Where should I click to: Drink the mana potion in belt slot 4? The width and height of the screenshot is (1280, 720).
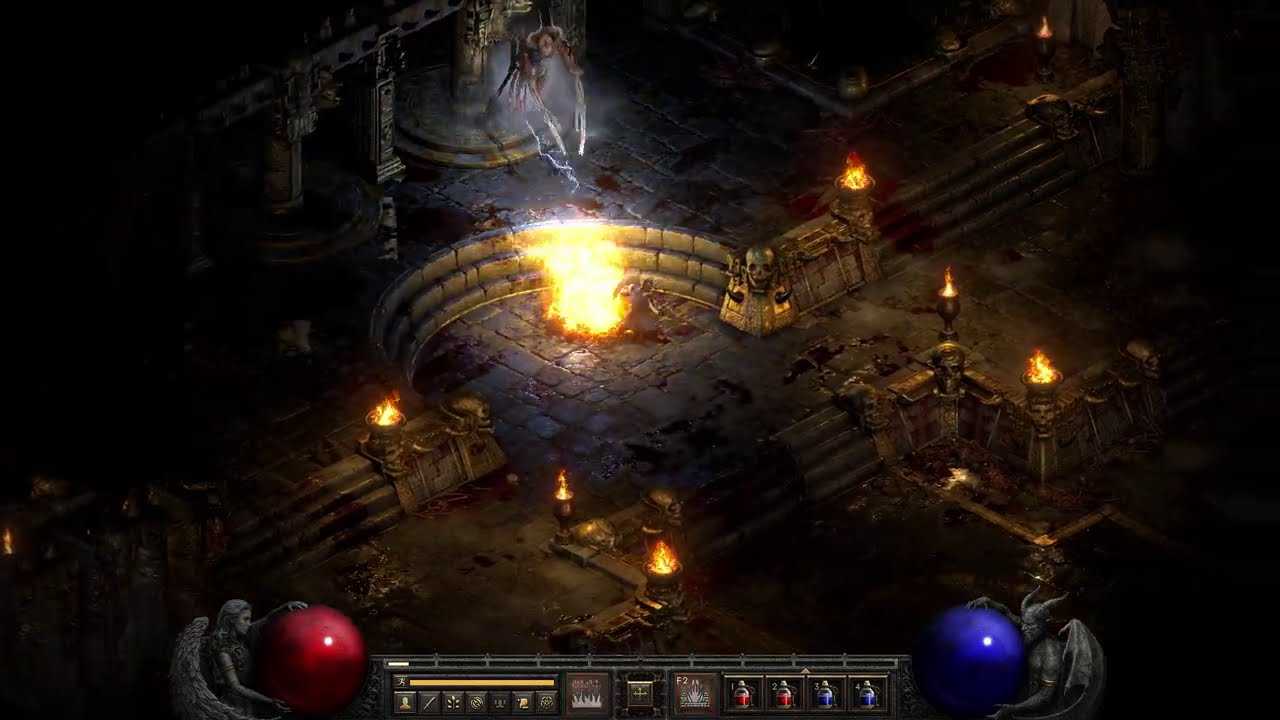tap(867, 696)
